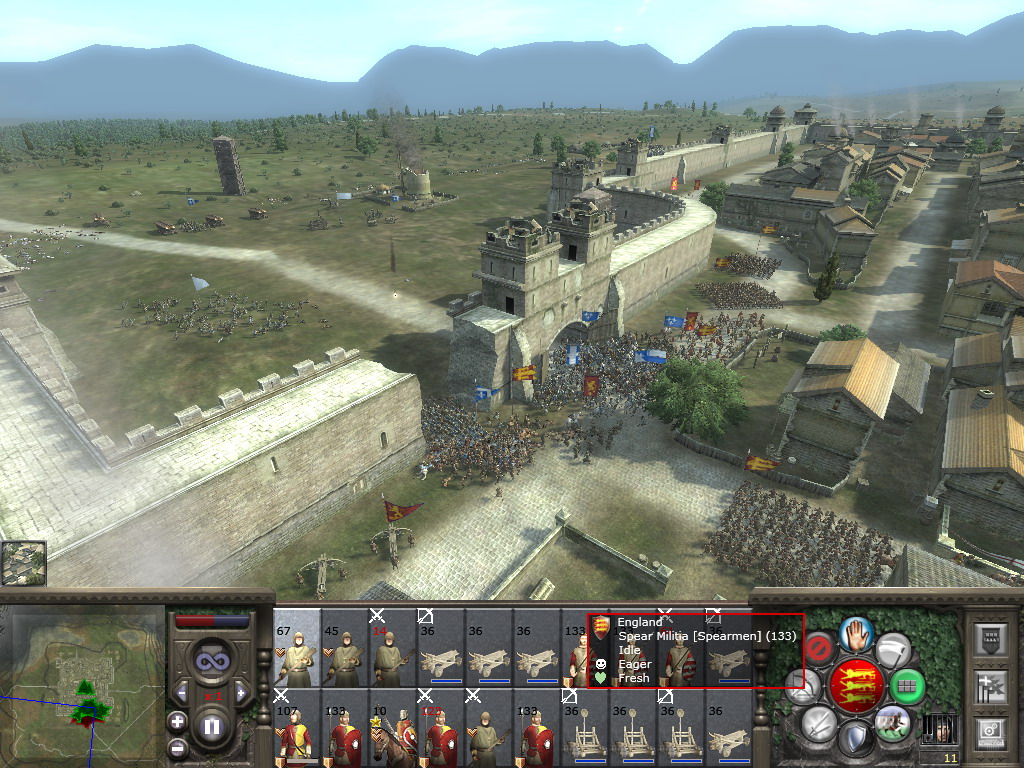This screenshot has width=1024, height=768.
Task: Zoom in the minimap with plus button
Action: 177,721
